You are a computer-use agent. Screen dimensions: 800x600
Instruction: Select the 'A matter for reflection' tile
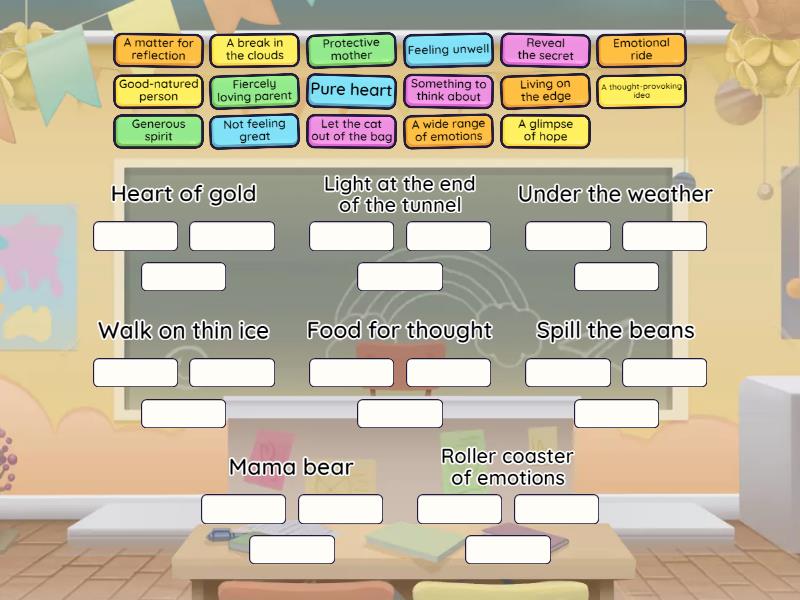[159, 50]
